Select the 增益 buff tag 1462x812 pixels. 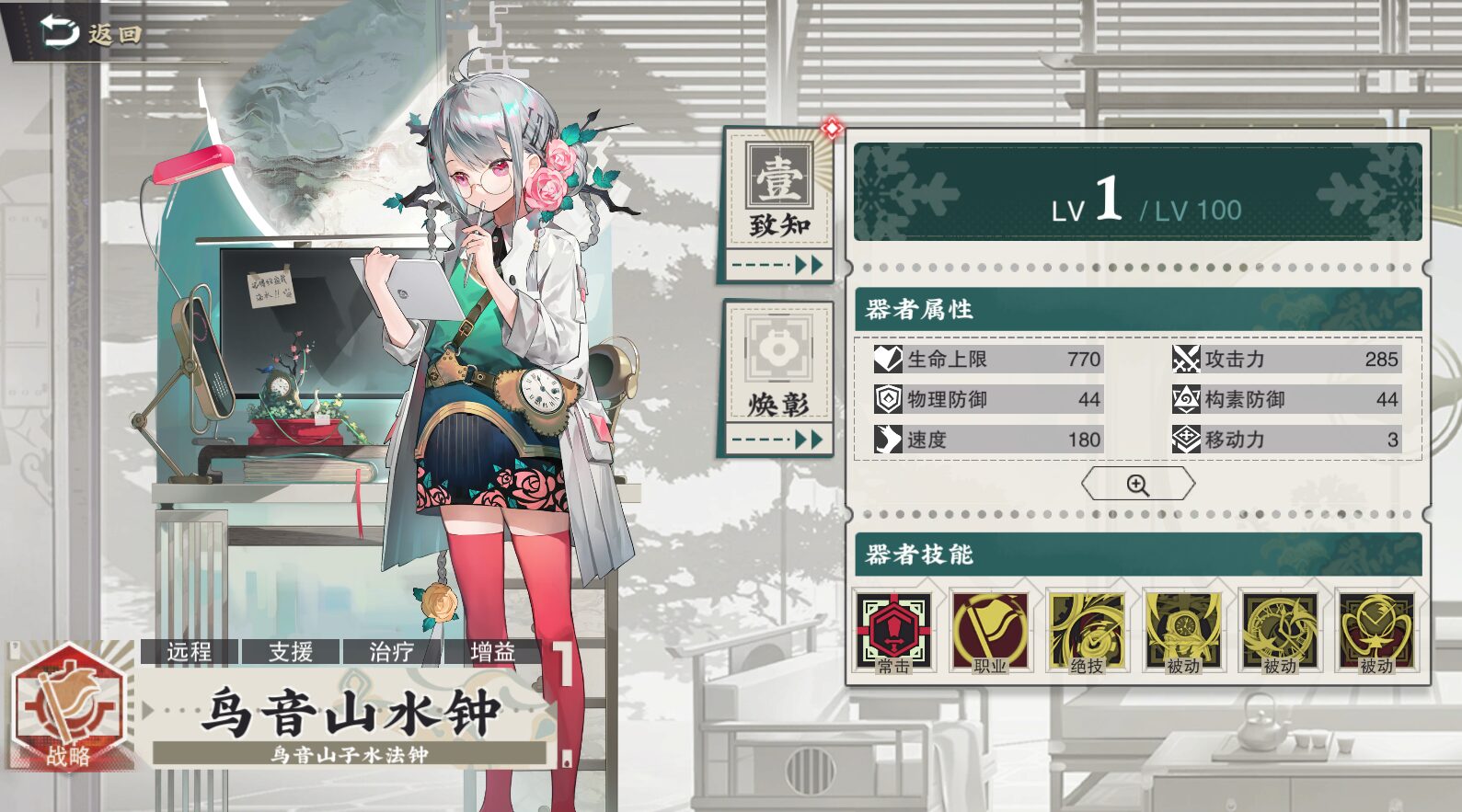pyautogui.click(x=492, y=651)
